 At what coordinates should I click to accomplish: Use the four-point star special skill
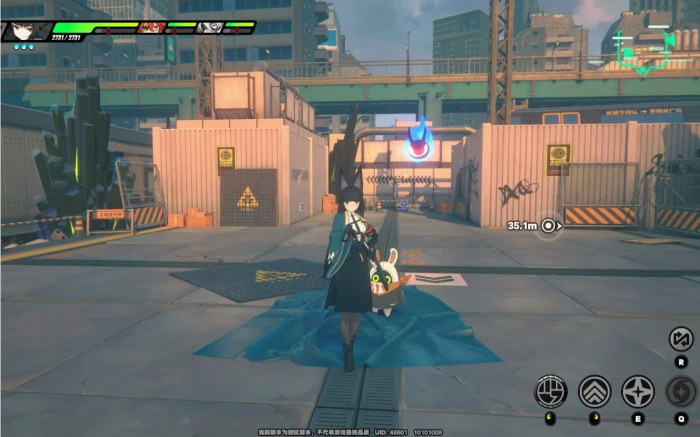pyautogui.click(x=638, y=391)
